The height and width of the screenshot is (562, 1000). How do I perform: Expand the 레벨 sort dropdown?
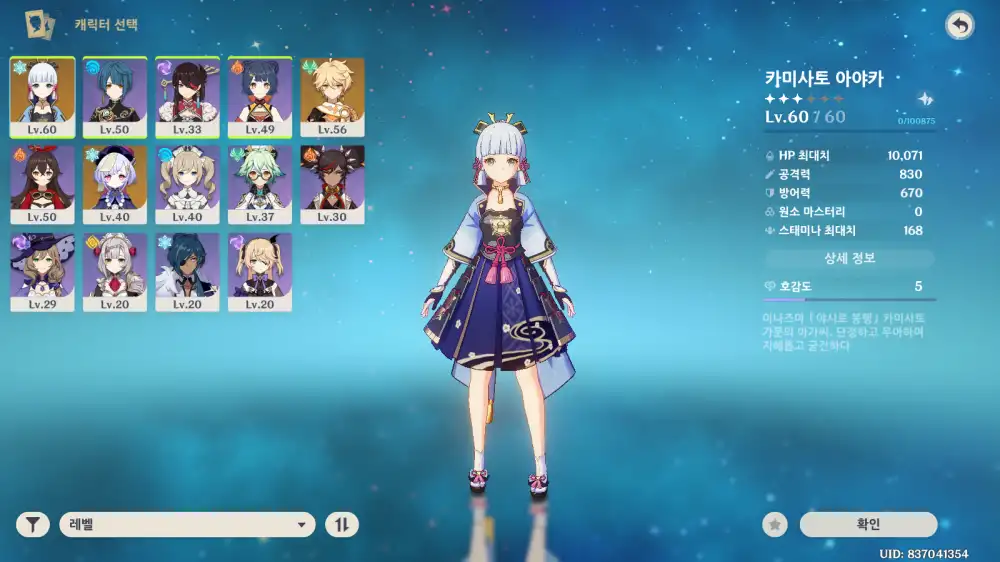tap(187, 524)
